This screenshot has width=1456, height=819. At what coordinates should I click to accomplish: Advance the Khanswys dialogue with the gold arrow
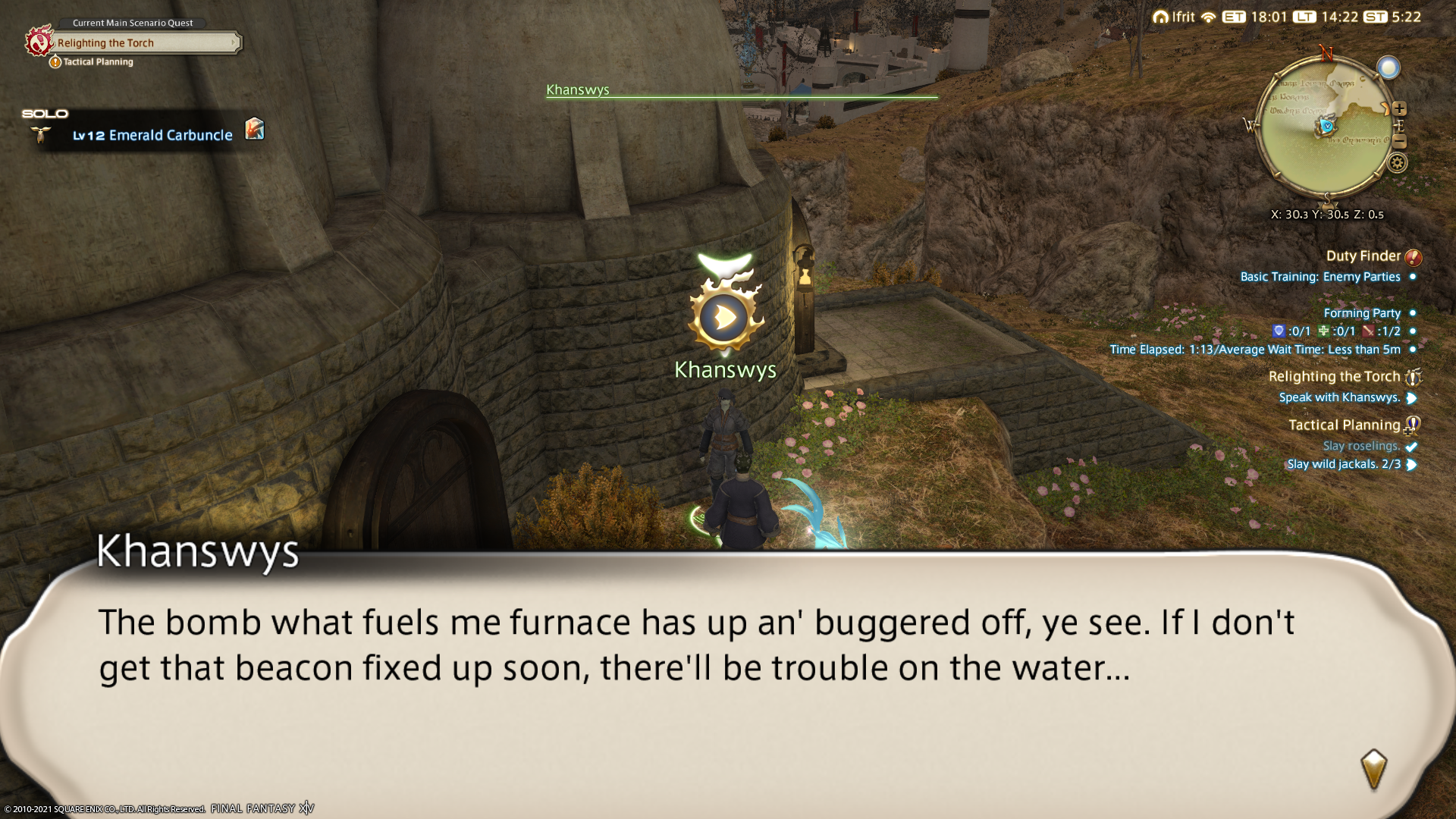pyautogui.click(x=1373, y=770)
